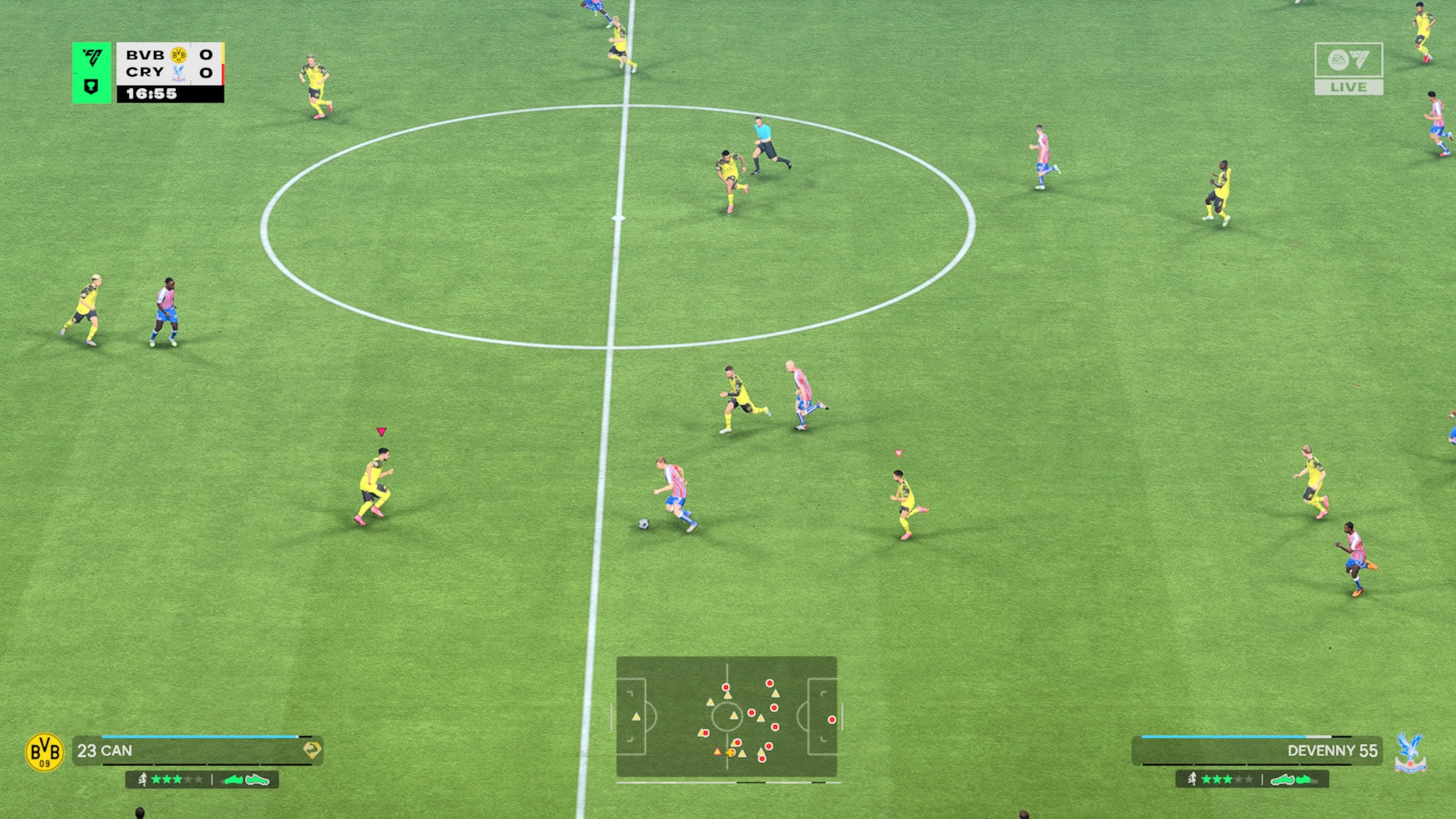Screen dimensions: 1456x819
Task: Select the 23 CAN player panel
Action: pyautogui.click(x=197, y=751)
